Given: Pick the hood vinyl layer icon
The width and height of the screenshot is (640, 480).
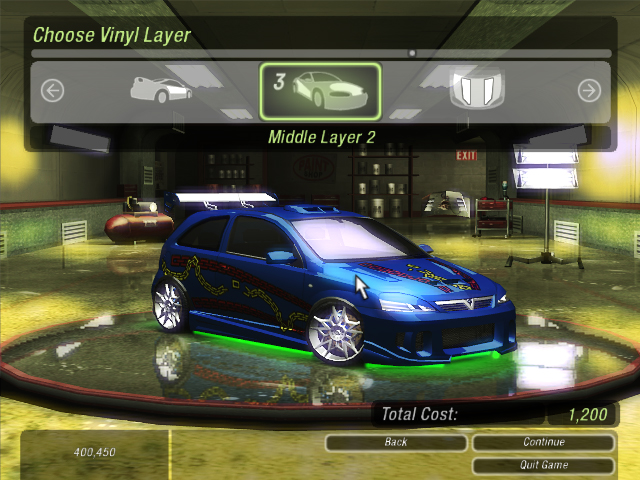Looking at the screenshot, I should coord(475,90).
